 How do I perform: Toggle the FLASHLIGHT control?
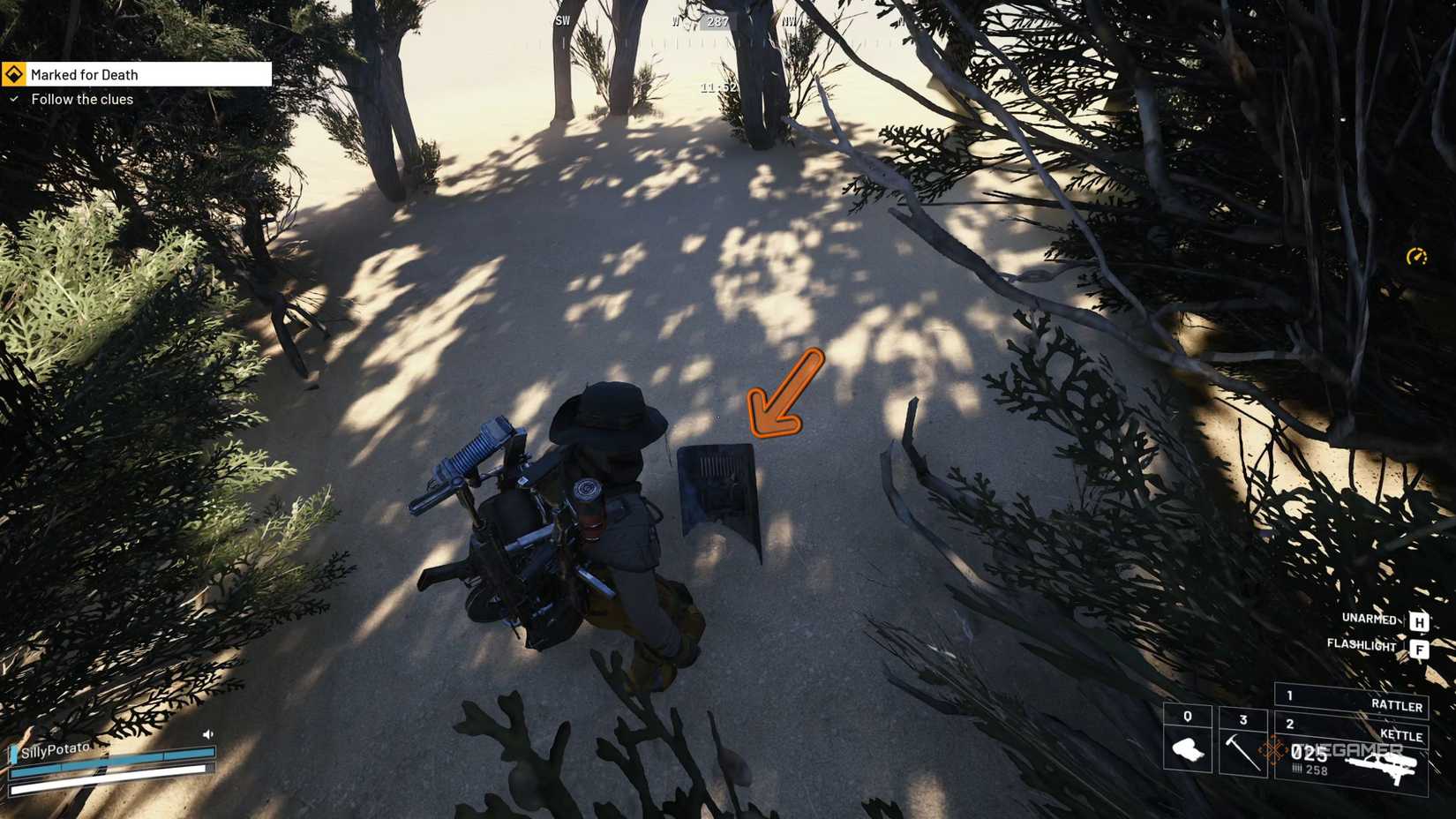(x=1362, y=646)
